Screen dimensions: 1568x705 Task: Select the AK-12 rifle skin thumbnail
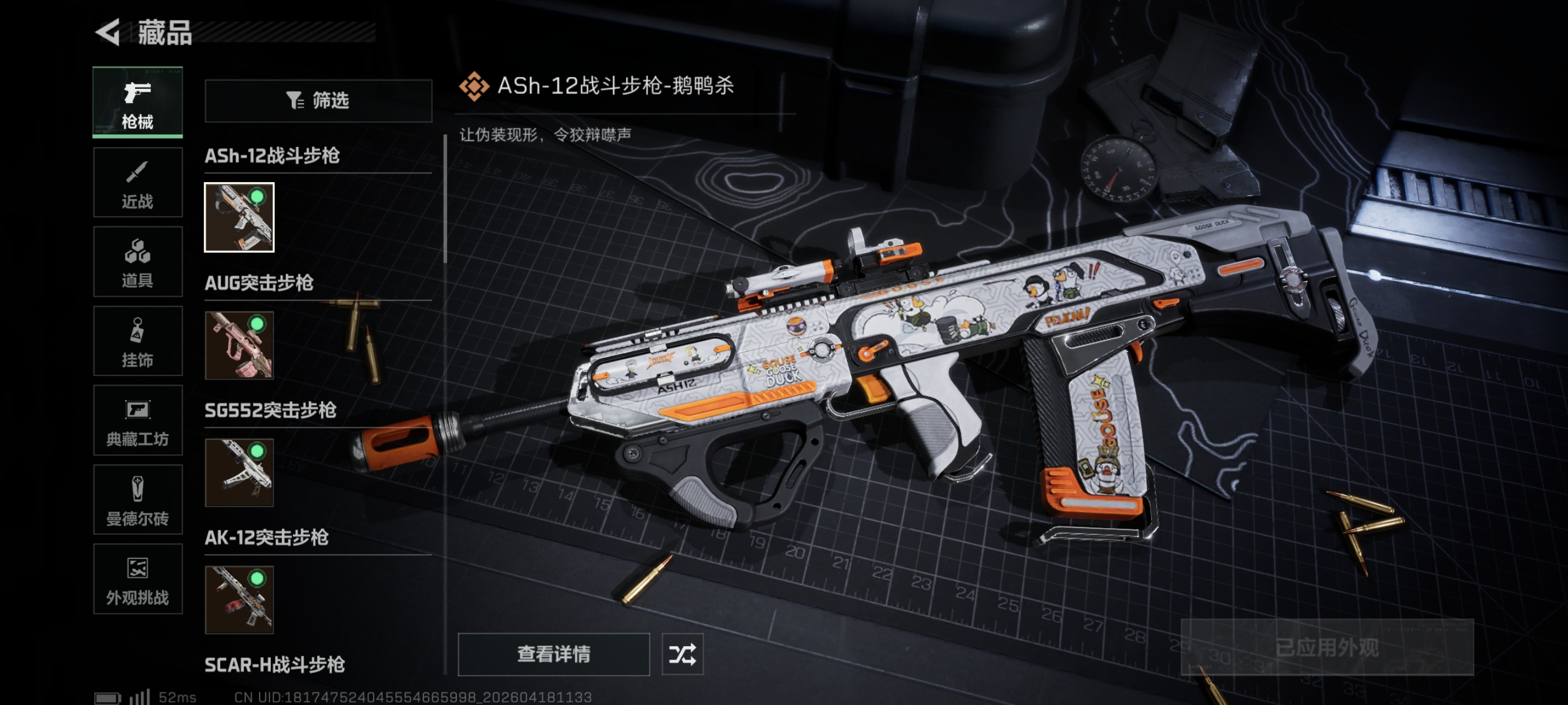239,600
